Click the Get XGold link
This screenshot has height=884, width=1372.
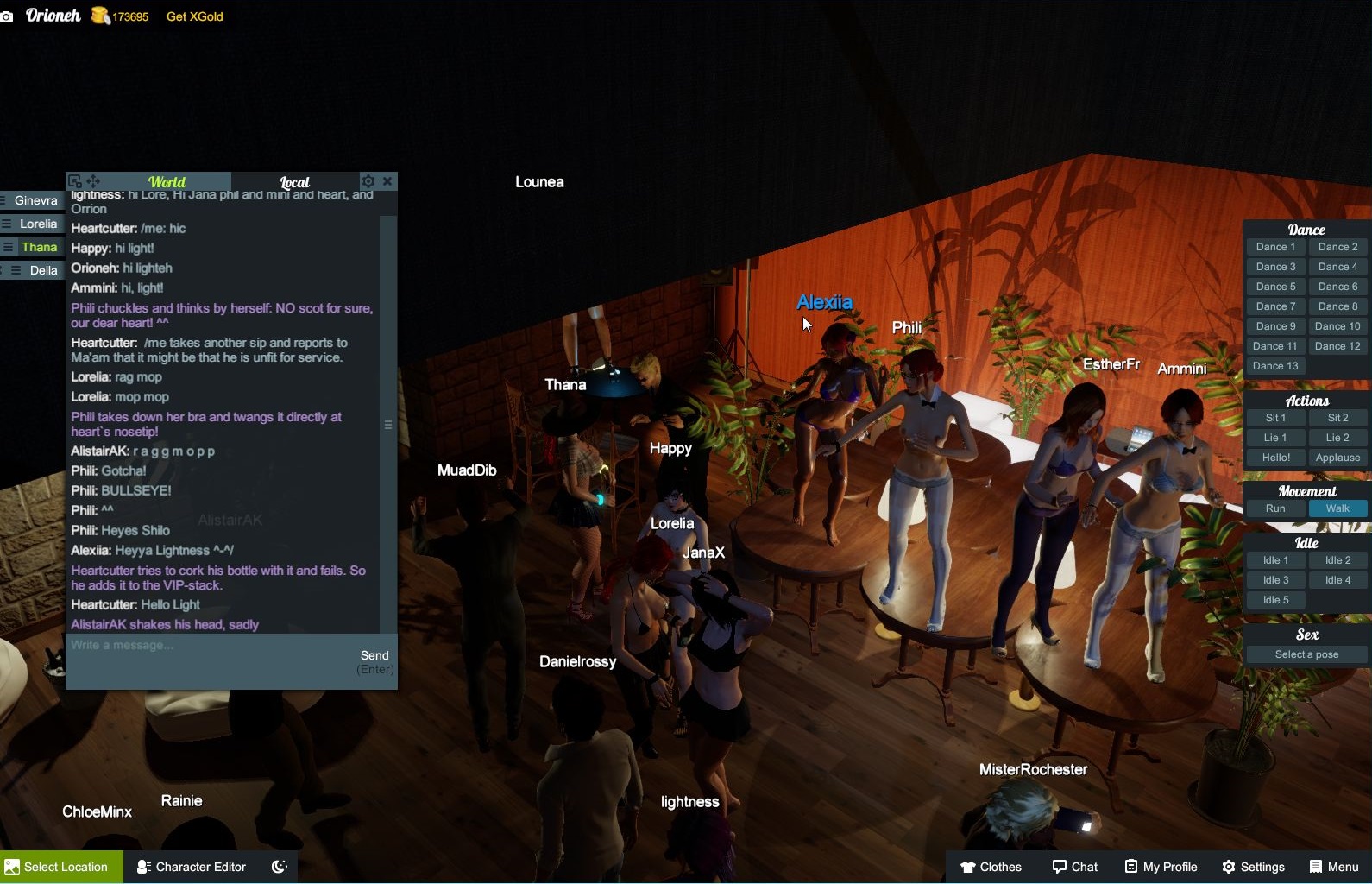[194, 16]
